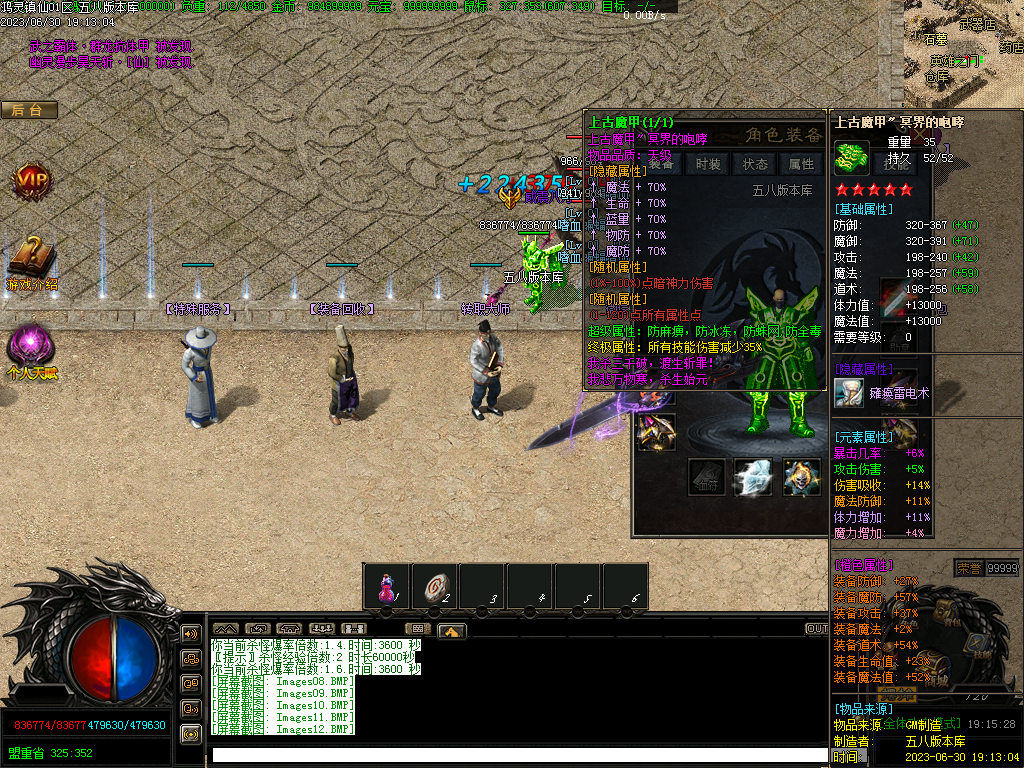Use the scroll stone in hotbar slot 2

tap(435, 588)
